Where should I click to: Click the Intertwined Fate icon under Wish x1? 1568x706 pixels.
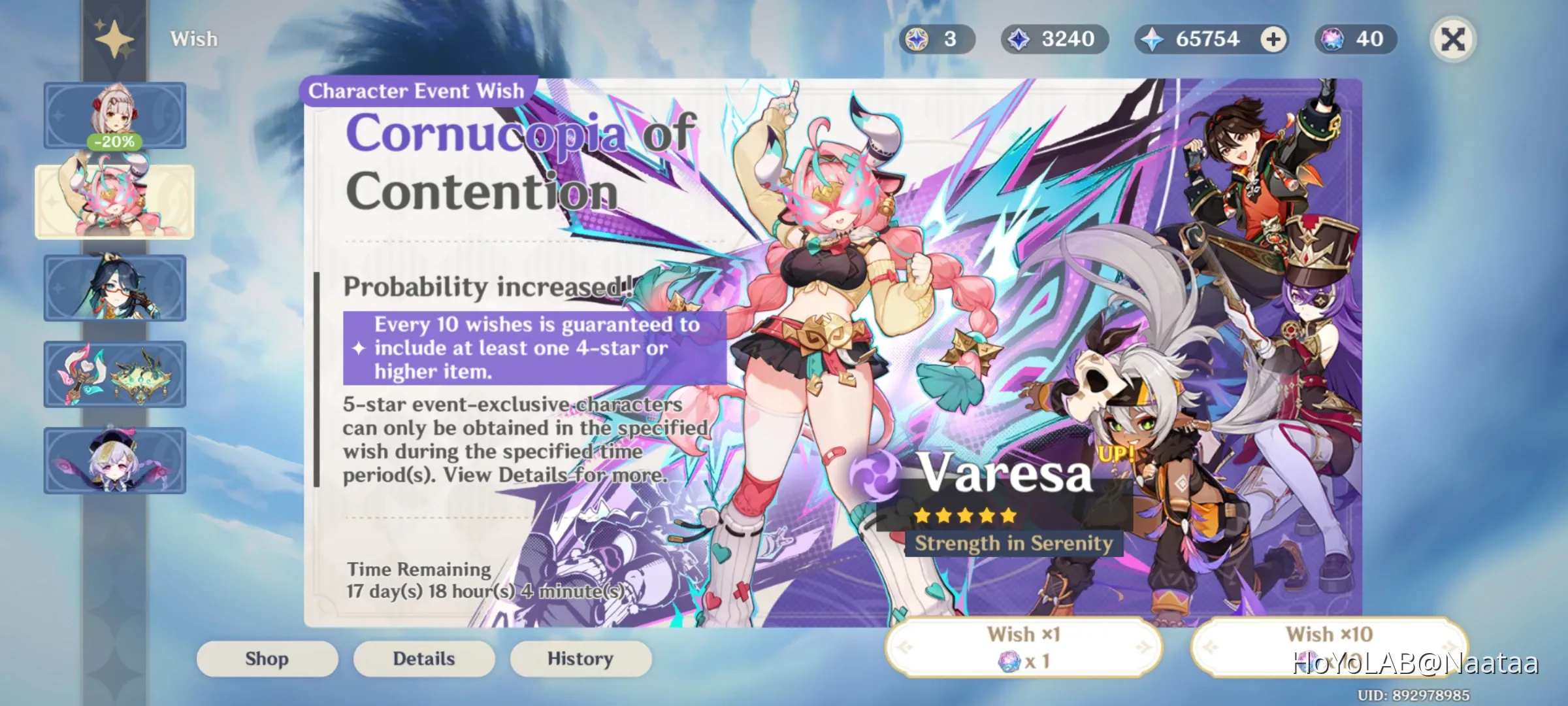coord(1009,663)
